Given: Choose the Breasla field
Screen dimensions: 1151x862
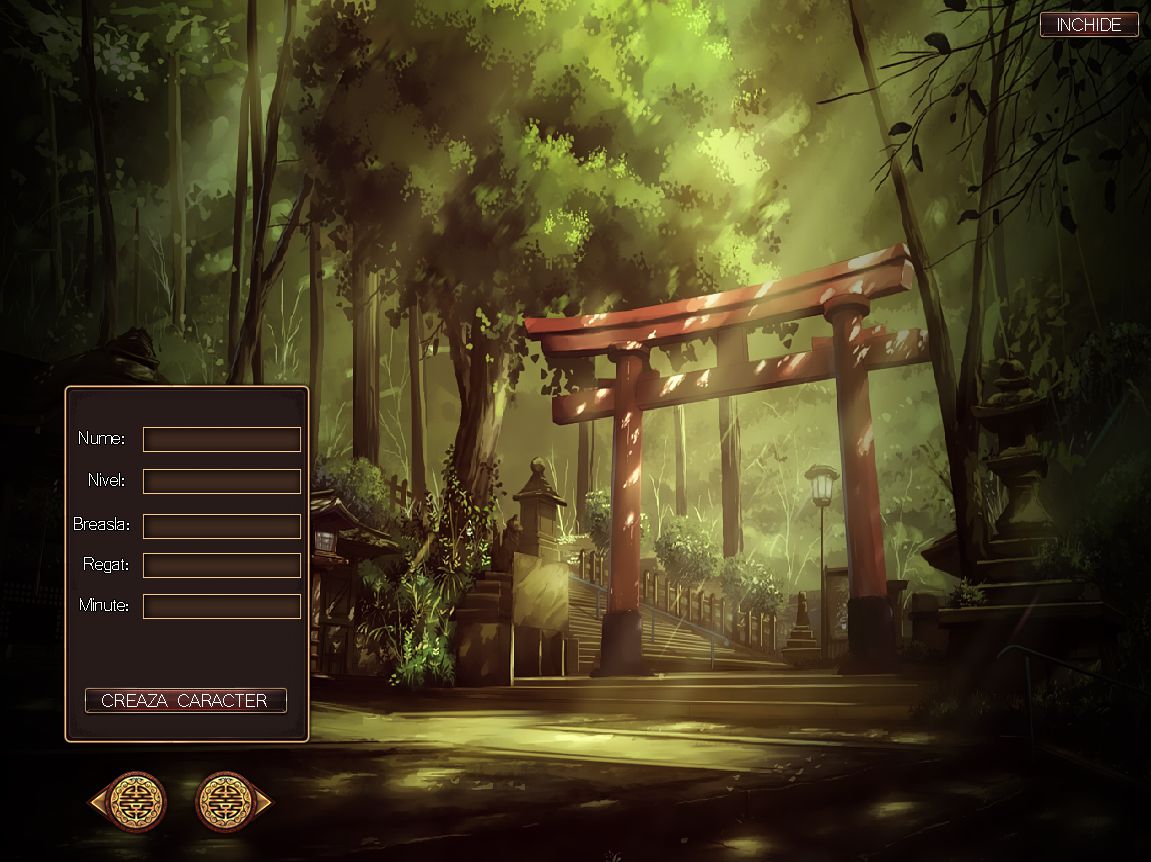Looking at the screenshot, I should point(221,526).
